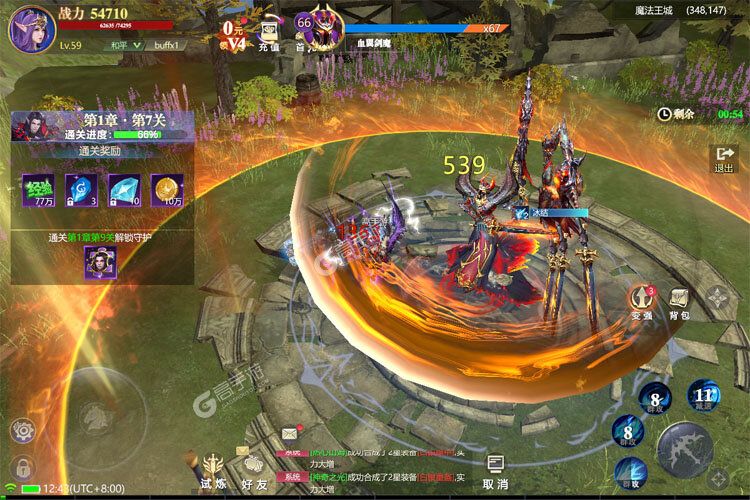Inspect the guardian unlock portrait

pyautogui.click(x=101, y=262)
